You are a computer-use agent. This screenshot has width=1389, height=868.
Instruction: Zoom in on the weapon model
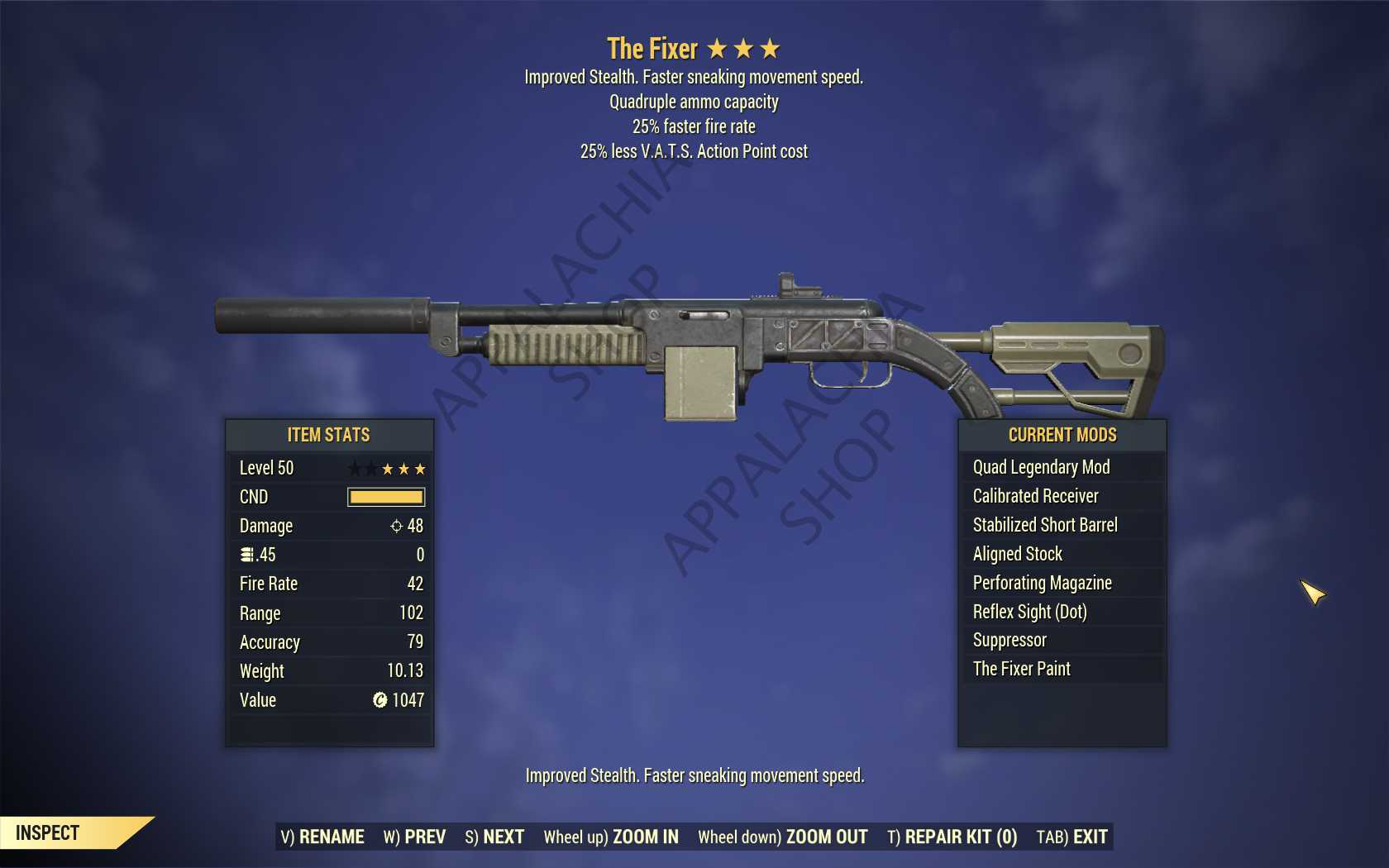point(611,837)
